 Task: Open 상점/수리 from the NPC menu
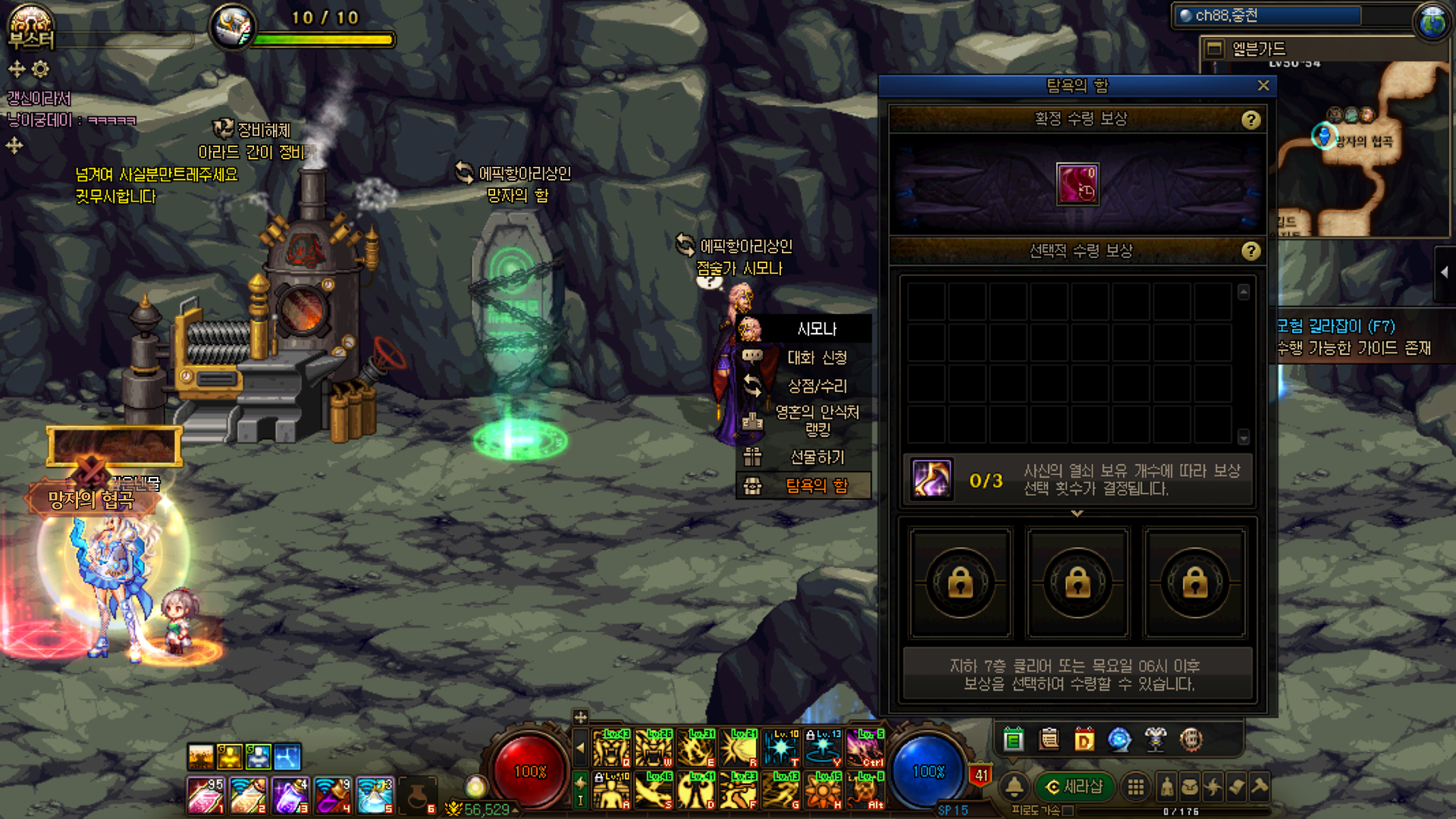click(816, 386)
